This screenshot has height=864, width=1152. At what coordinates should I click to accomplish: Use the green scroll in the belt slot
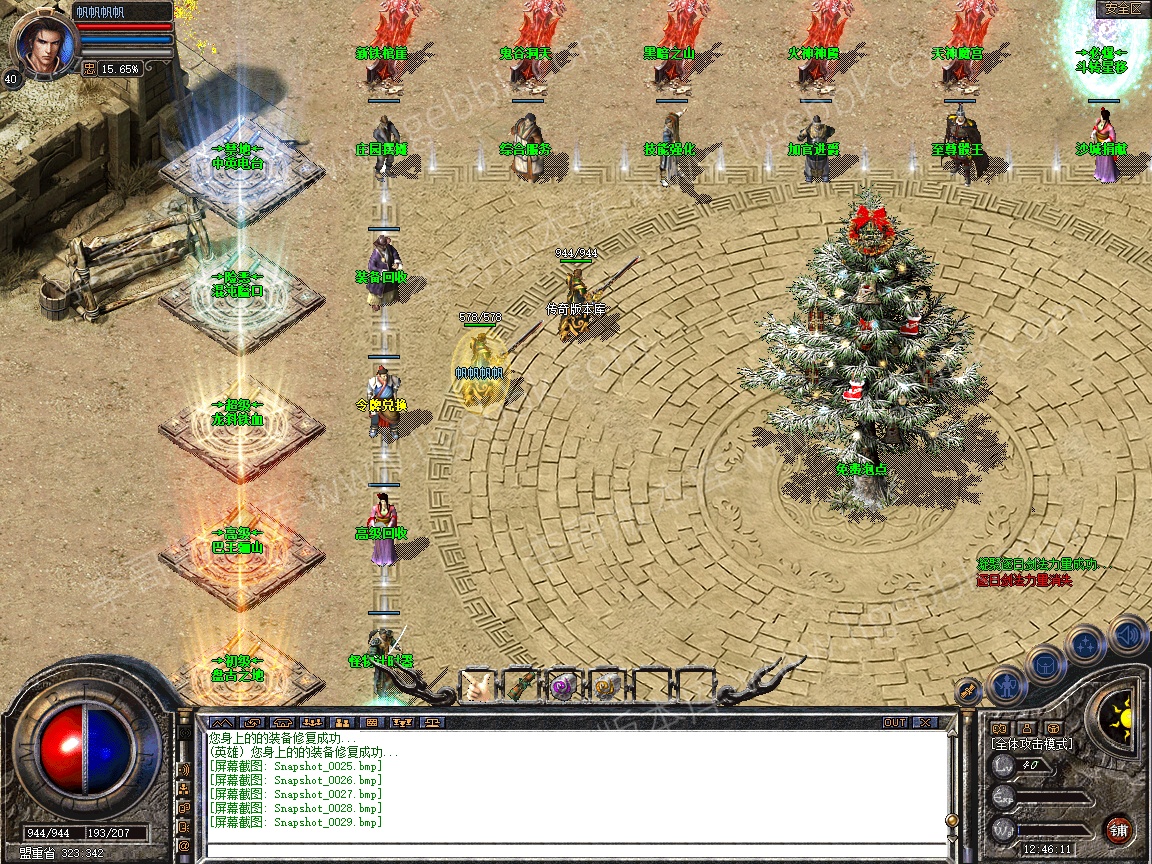521,686
